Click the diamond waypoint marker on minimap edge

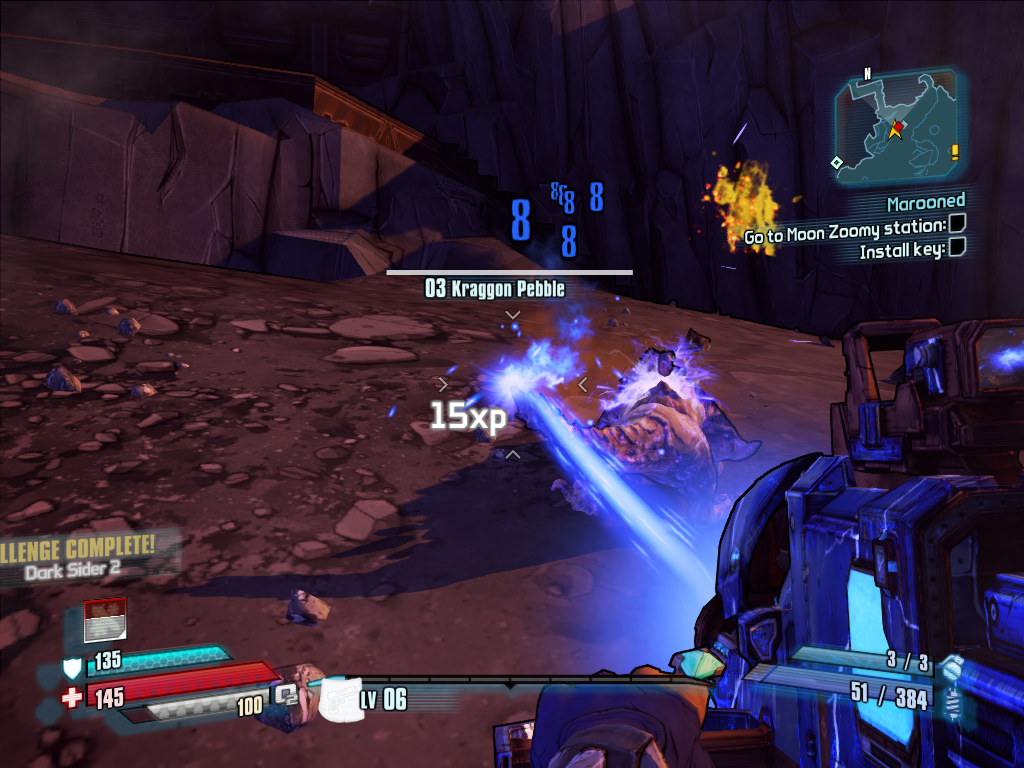tap(836, 162)
